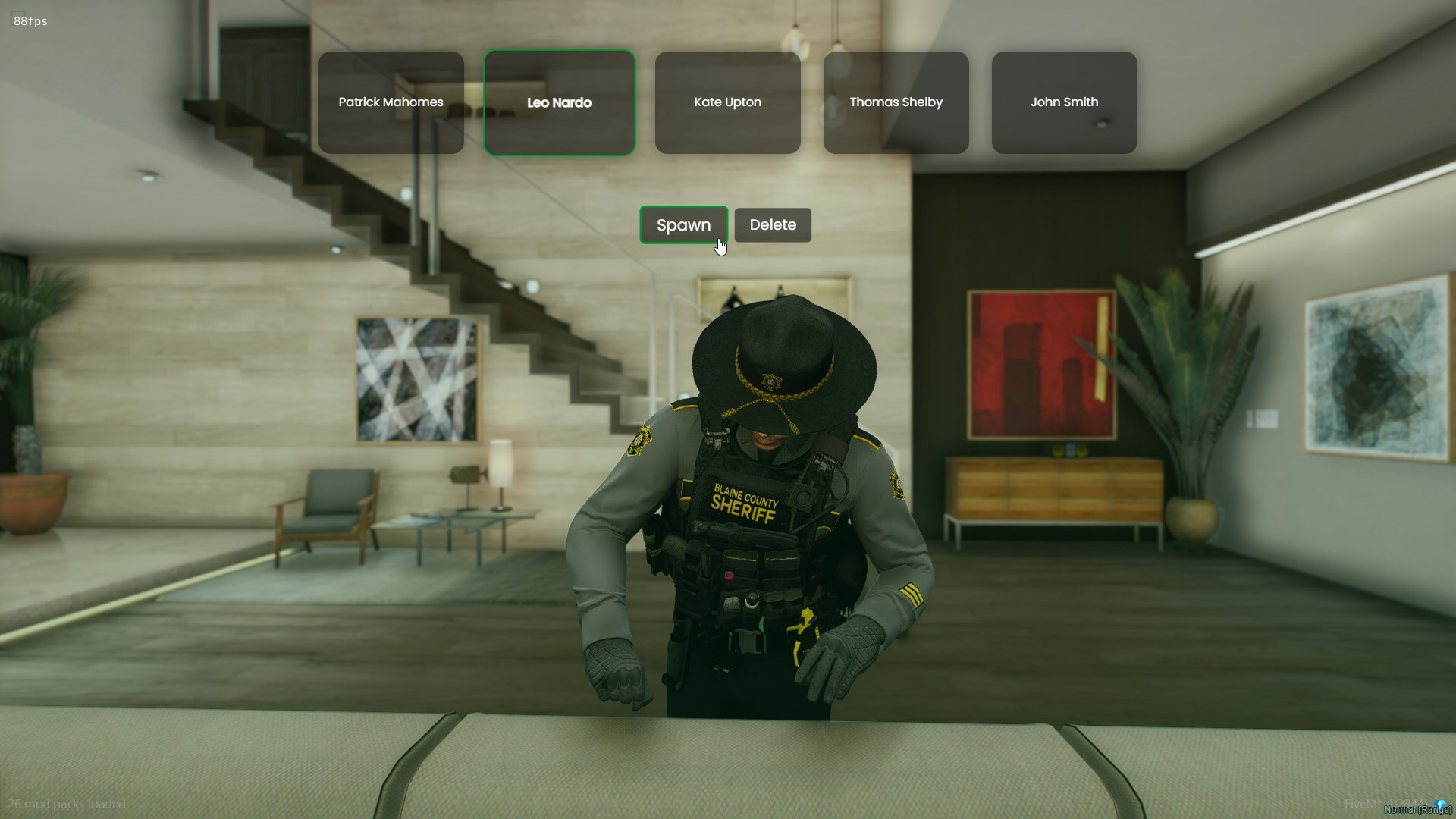This screenshot has height=819, width=1456.
Task: Select the Patrick Mahomes character slot
Action: pos(391,102)
